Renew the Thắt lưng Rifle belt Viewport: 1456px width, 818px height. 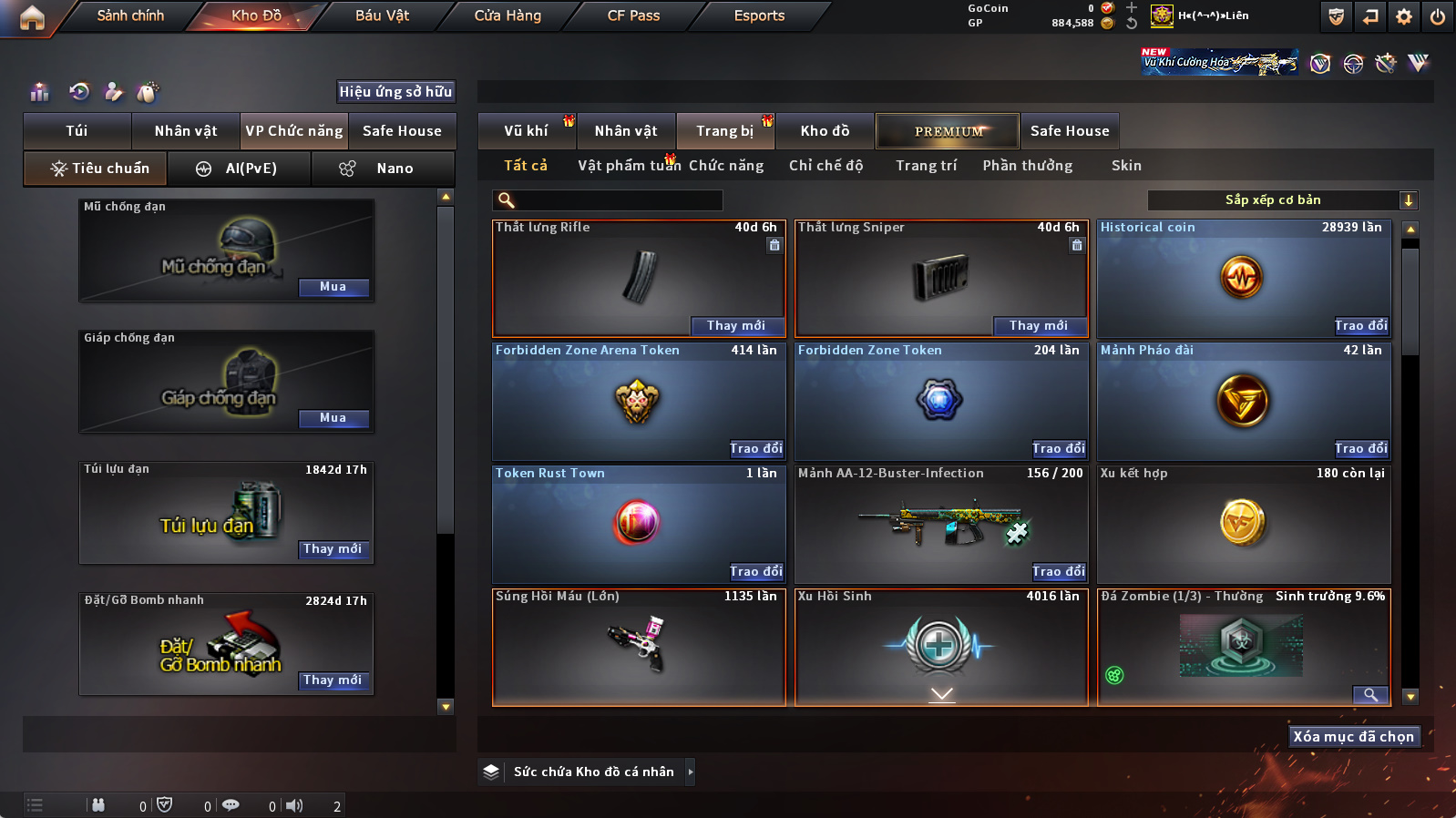click(x=736, y=326)
